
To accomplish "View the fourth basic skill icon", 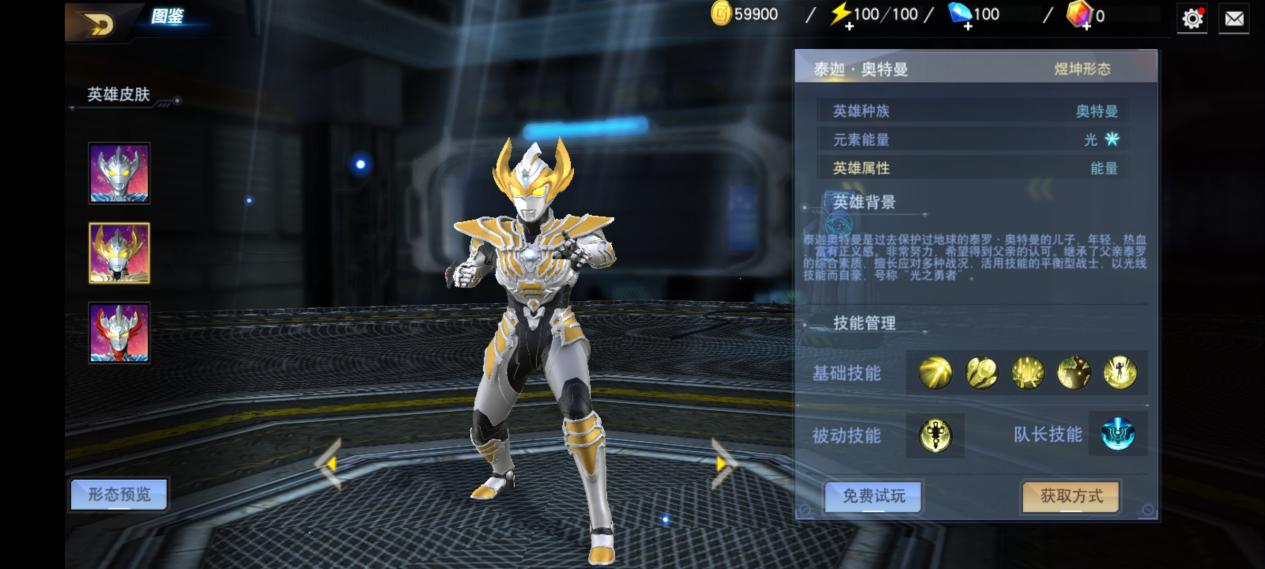I will [1074, 373].
